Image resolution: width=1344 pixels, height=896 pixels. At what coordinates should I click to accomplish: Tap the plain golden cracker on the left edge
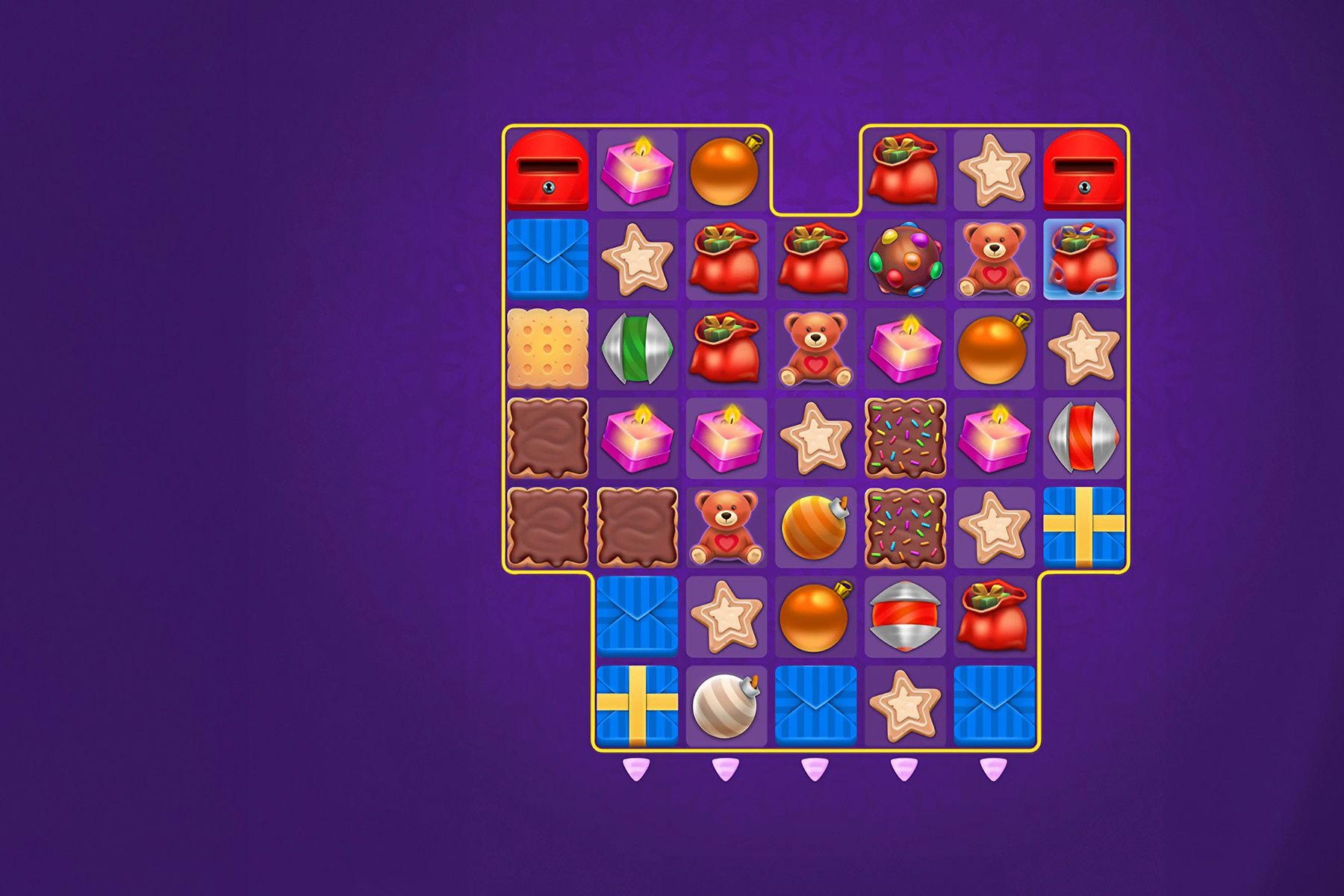tap(550, 350)
